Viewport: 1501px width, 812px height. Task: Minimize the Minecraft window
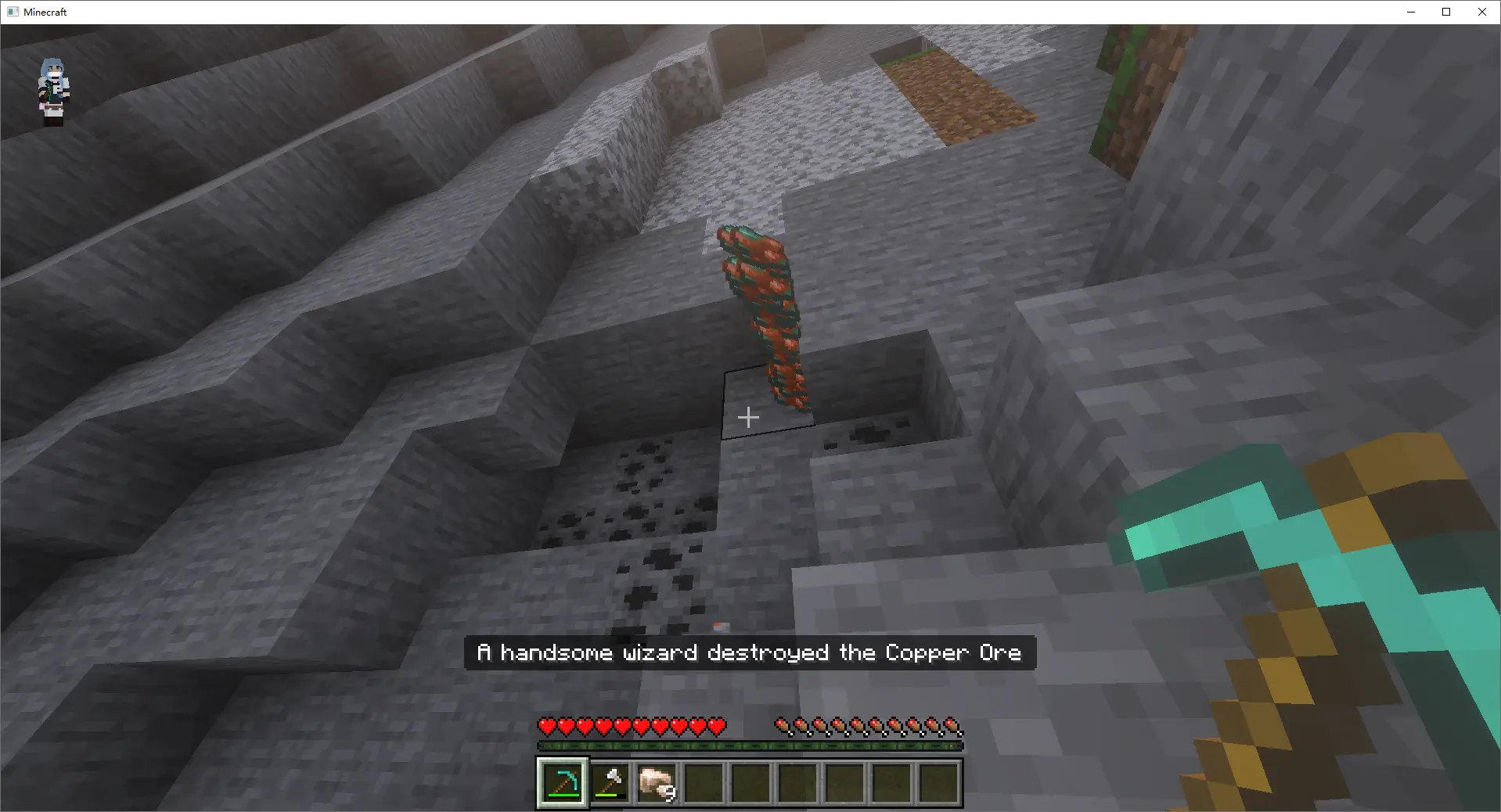[1411, 12]
